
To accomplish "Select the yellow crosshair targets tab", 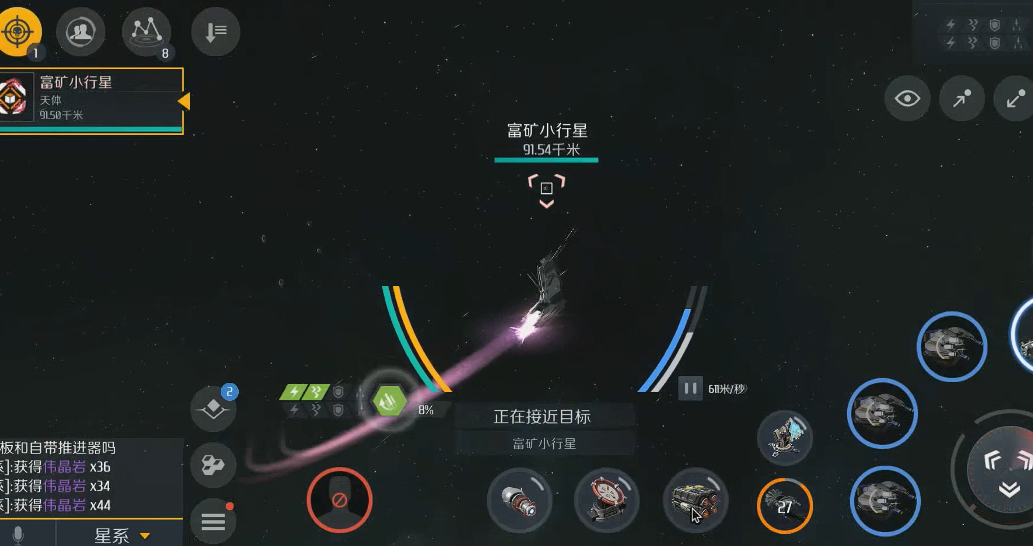I will [x=19, y=32].
